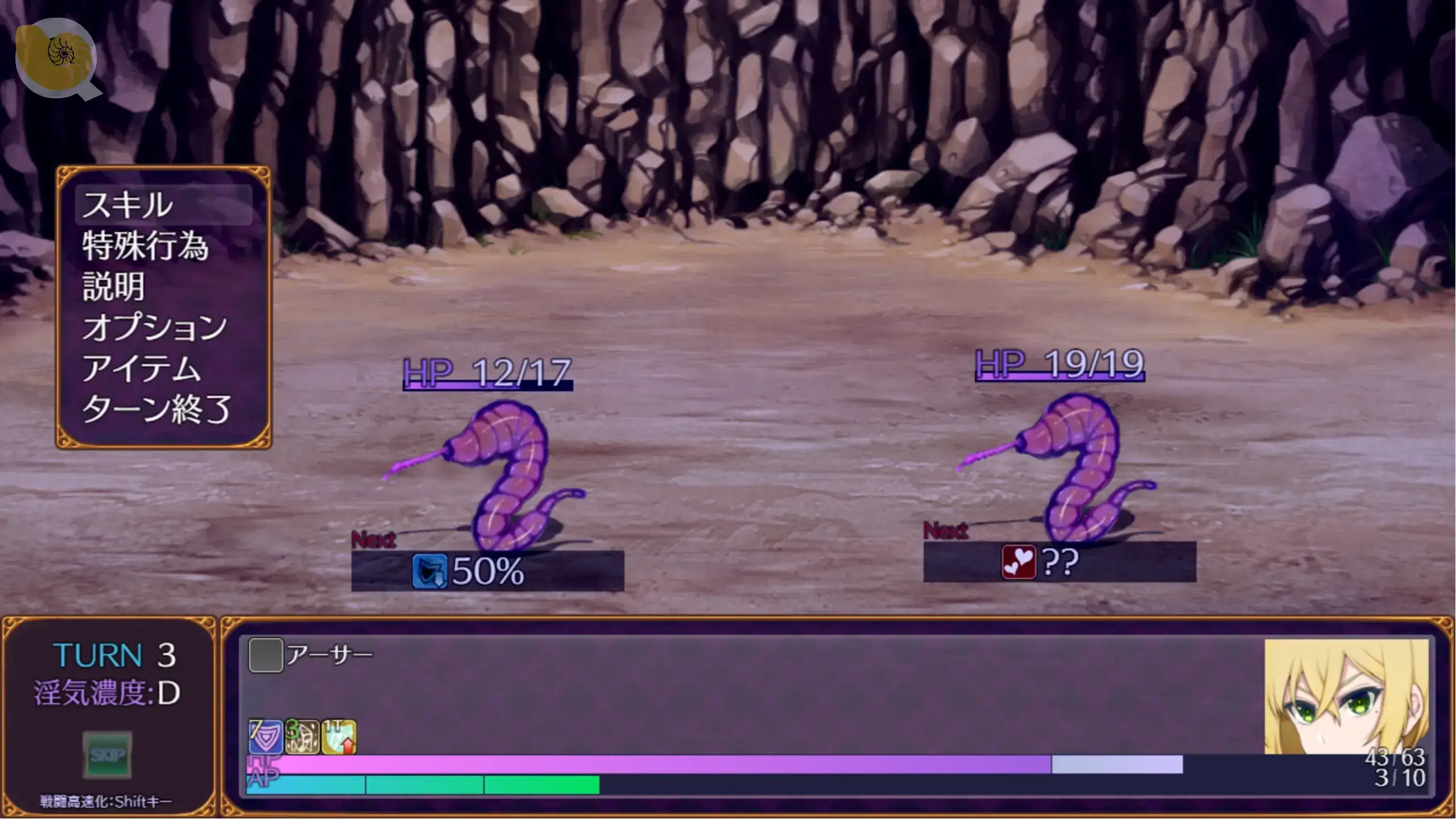End the turn with ターン終了
Viewport: 1456px width, 819px height.
(x=156, y=409)
